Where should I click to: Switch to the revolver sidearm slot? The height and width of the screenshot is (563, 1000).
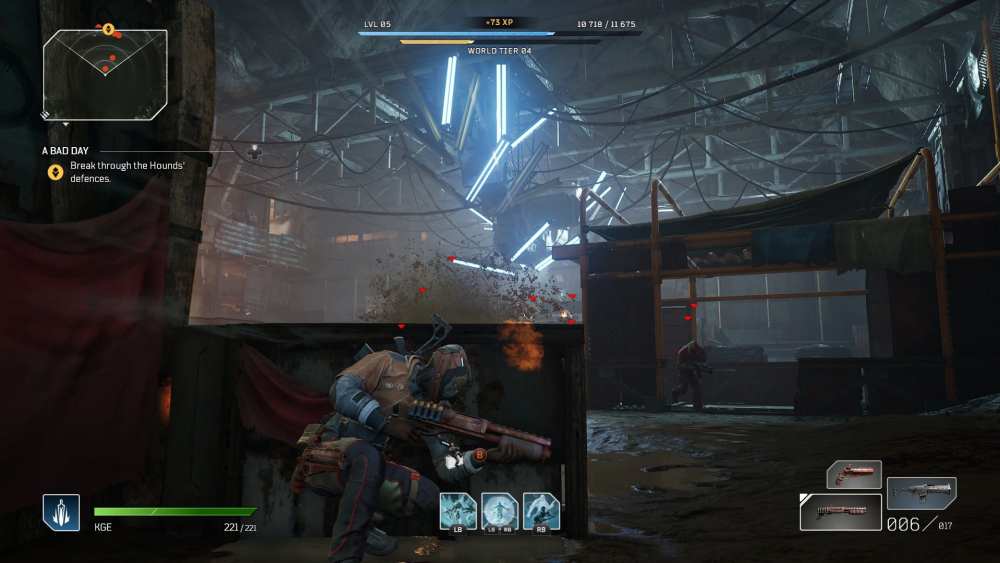(854, 474)
